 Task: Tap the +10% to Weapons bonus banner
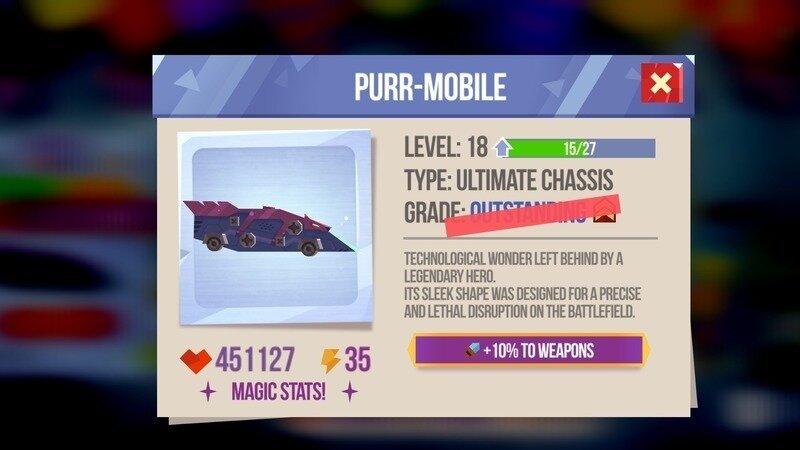[529, 350]
